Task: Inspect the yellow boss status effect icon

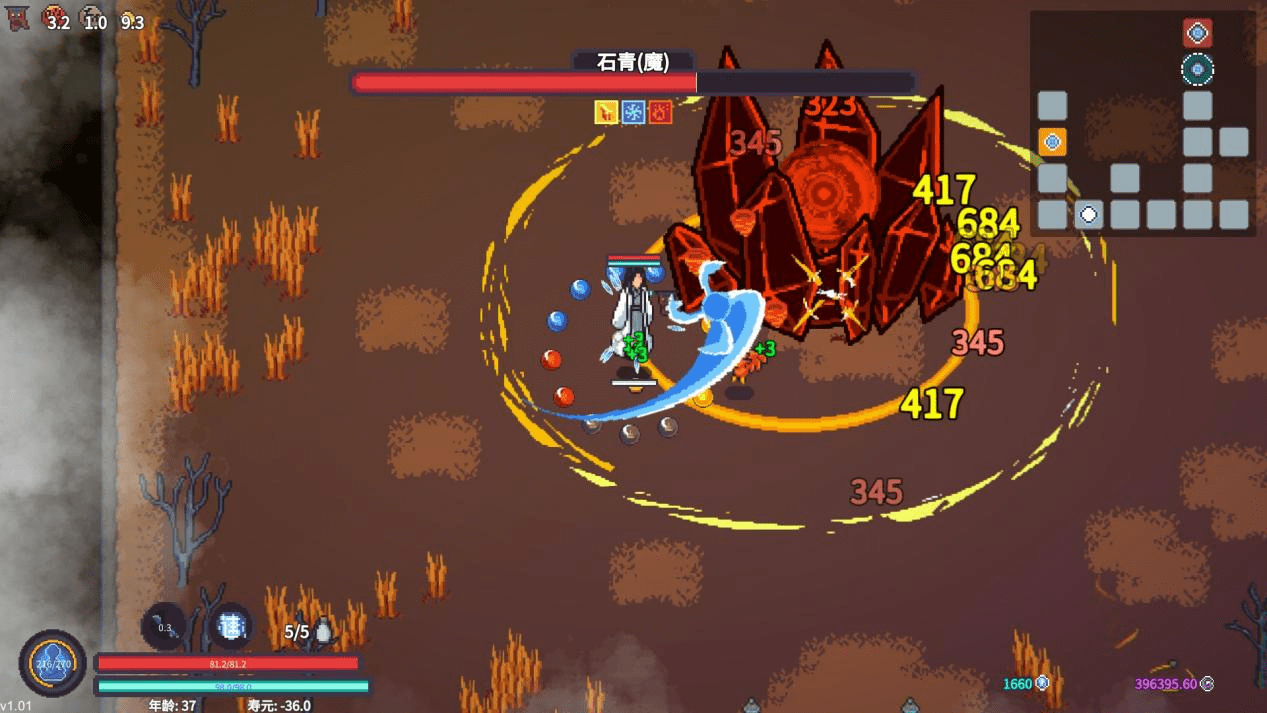Action: [x=606, y=112]
